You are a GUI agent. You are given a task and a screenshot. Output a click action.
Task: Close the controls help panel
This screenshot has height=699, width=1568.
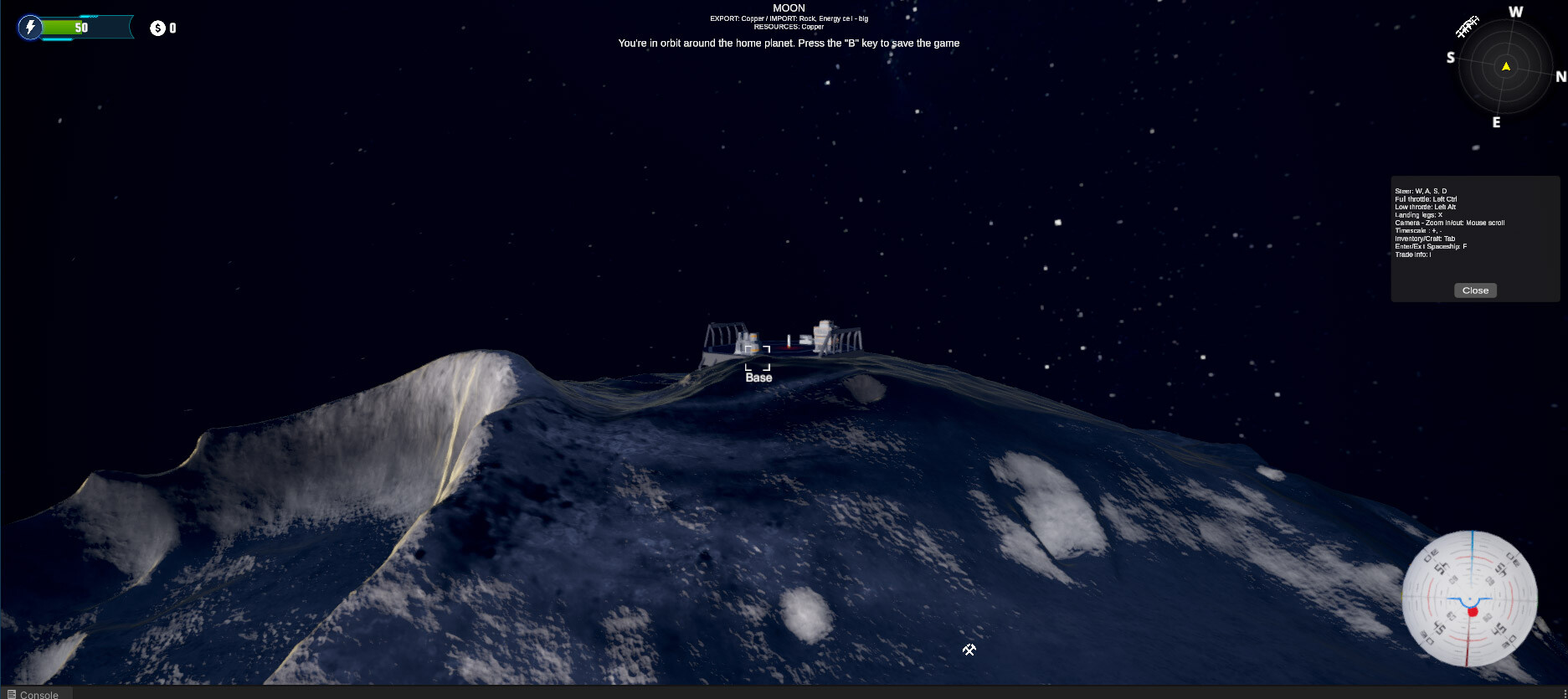[1474, 290]
